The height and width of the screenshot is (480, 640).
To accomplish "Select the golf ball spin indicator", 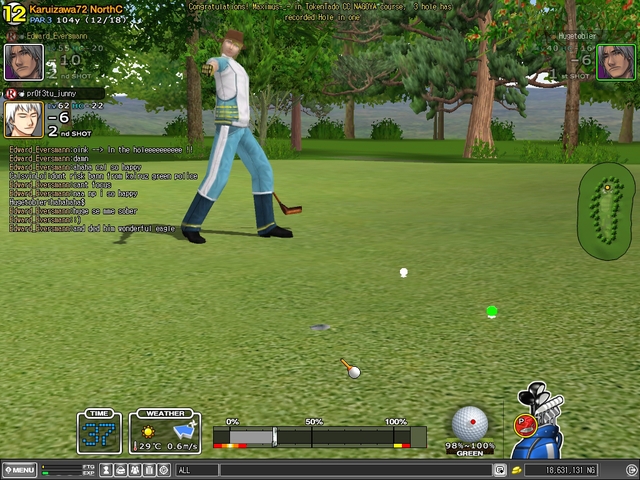I will pos(470,423).
